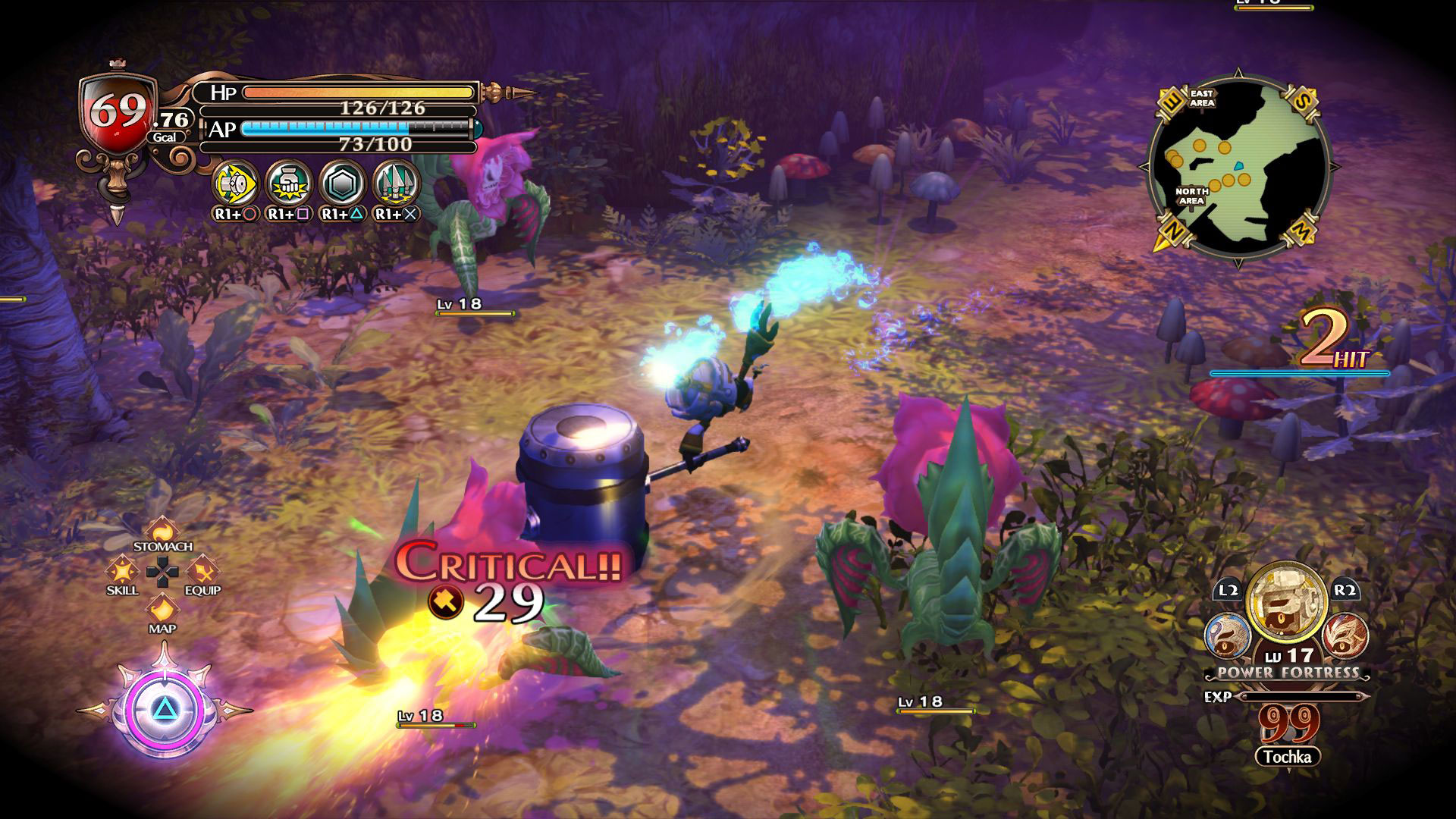Screen dimensions: 1456x819
Task: Activate the spinning hammer dash skill
Action: (x=236, y=184)
